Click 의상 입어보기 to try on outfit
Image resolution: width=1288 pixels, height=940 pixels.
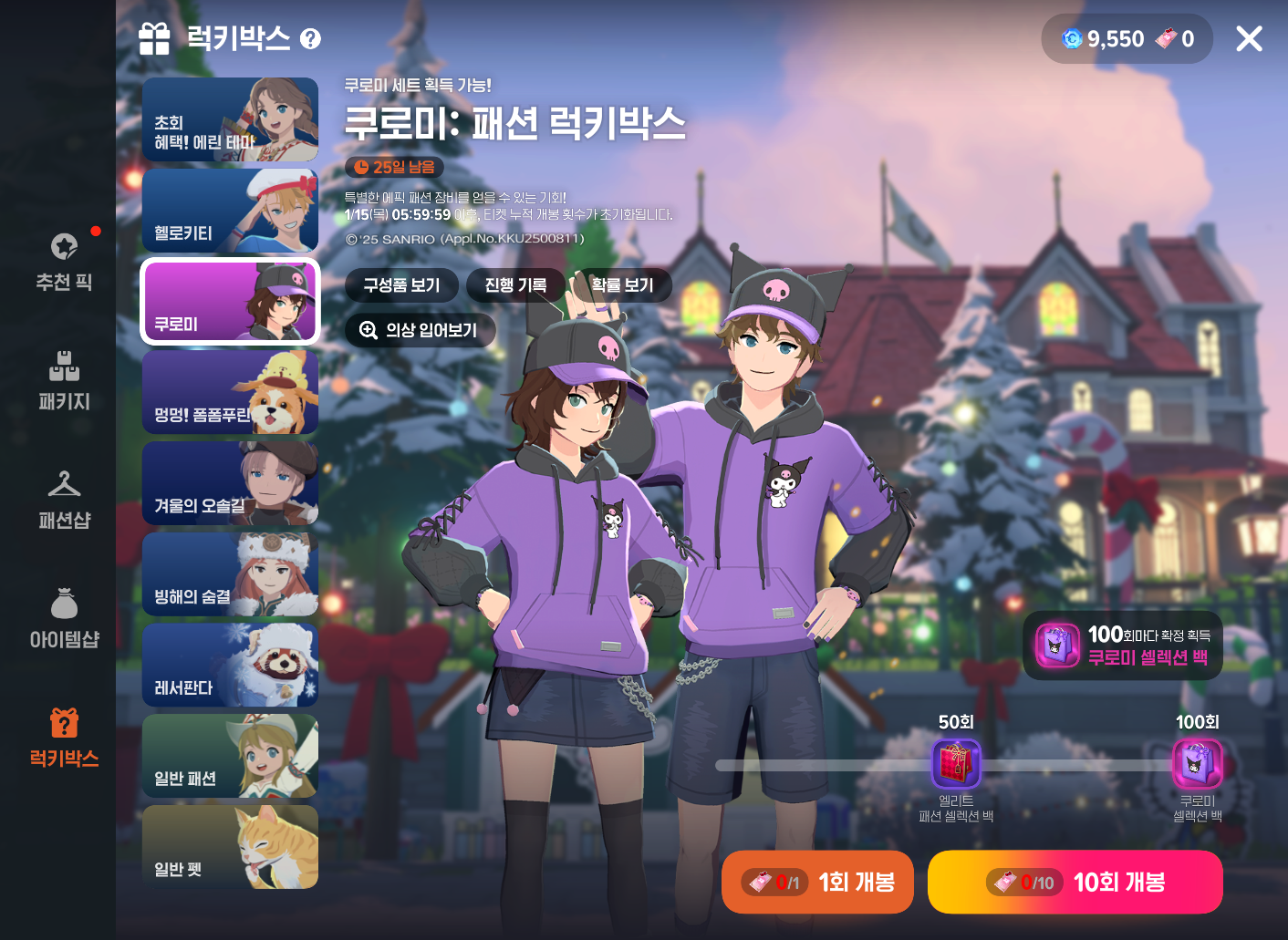click(x=421, y=330)
